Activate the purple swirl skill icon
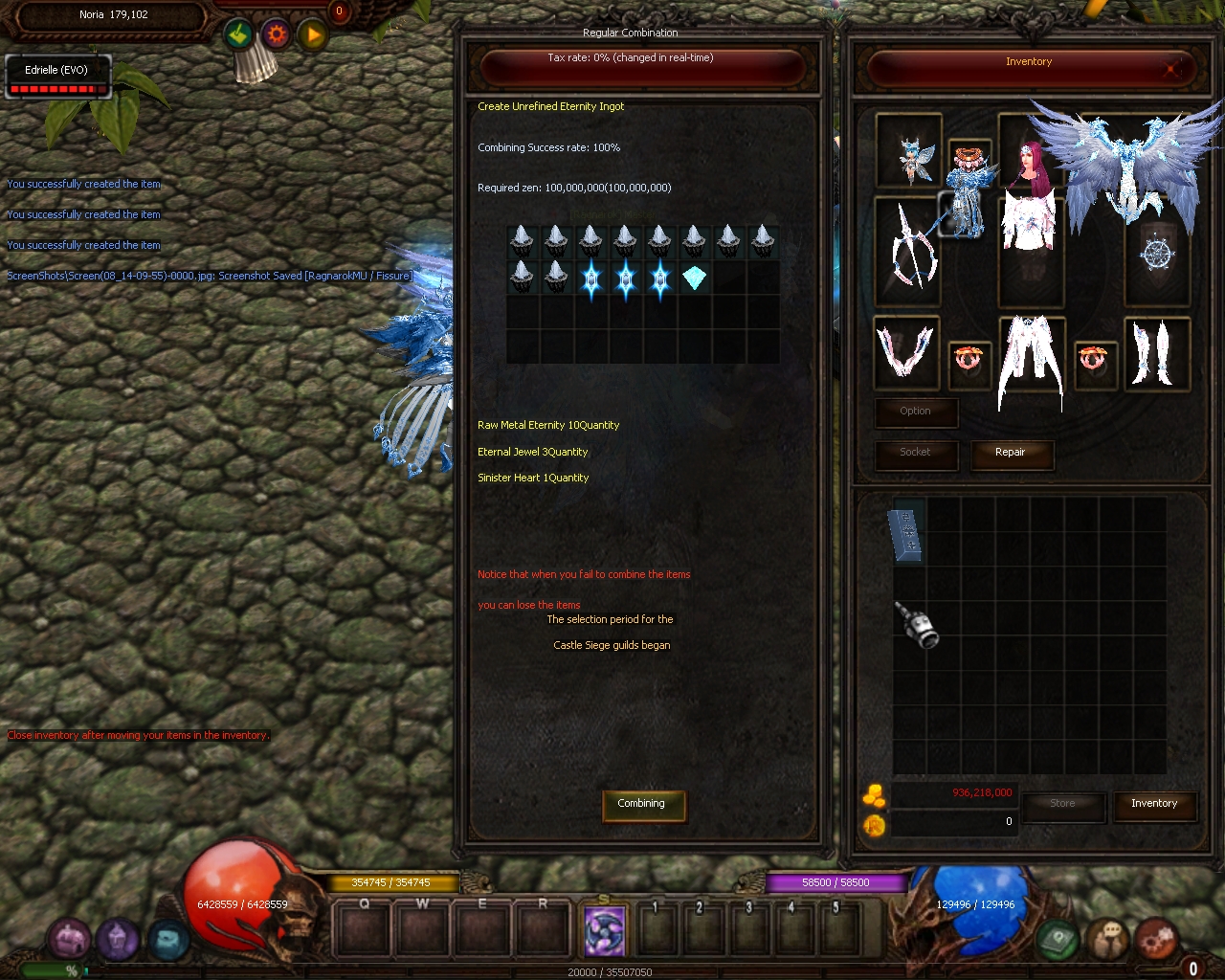This screenshot has width=1225, height=980. pyautogui.click(x=605, y=930)
